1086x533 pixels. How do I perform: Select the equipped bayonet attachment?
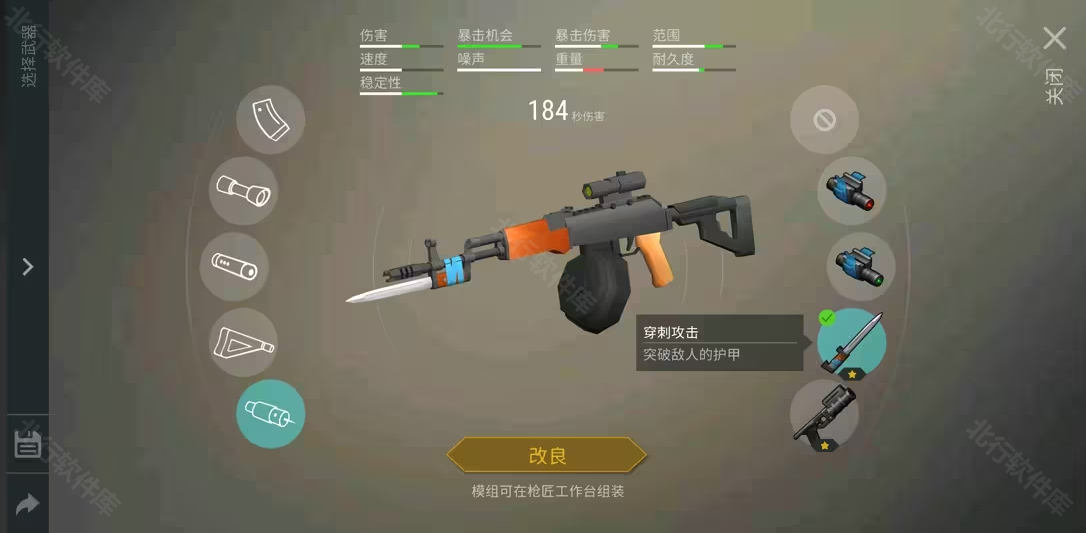(851, 342)
